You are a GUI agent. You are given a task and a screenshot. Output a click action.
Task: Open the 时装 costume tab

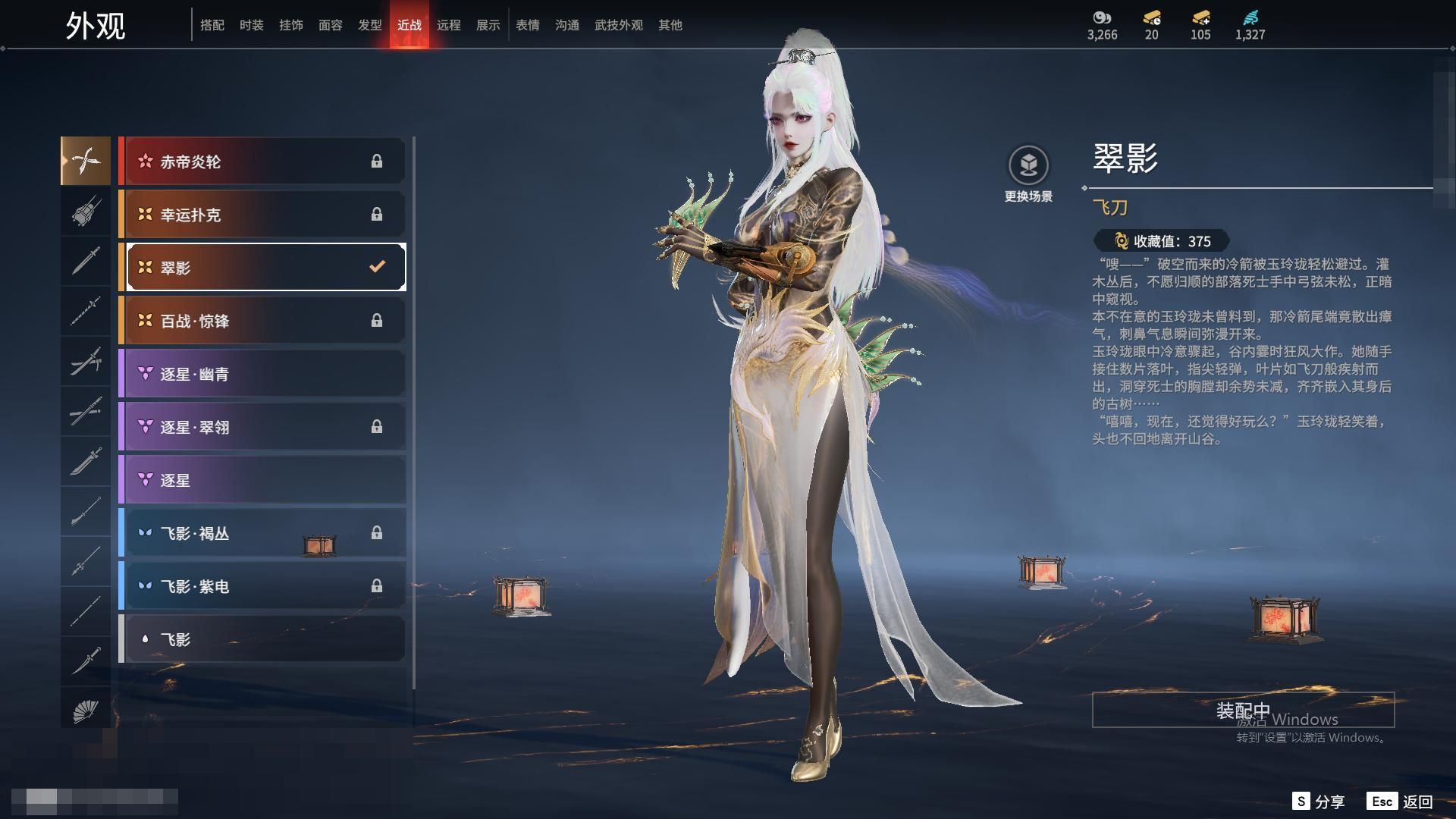pyautogui.click(x=252, y=25)
